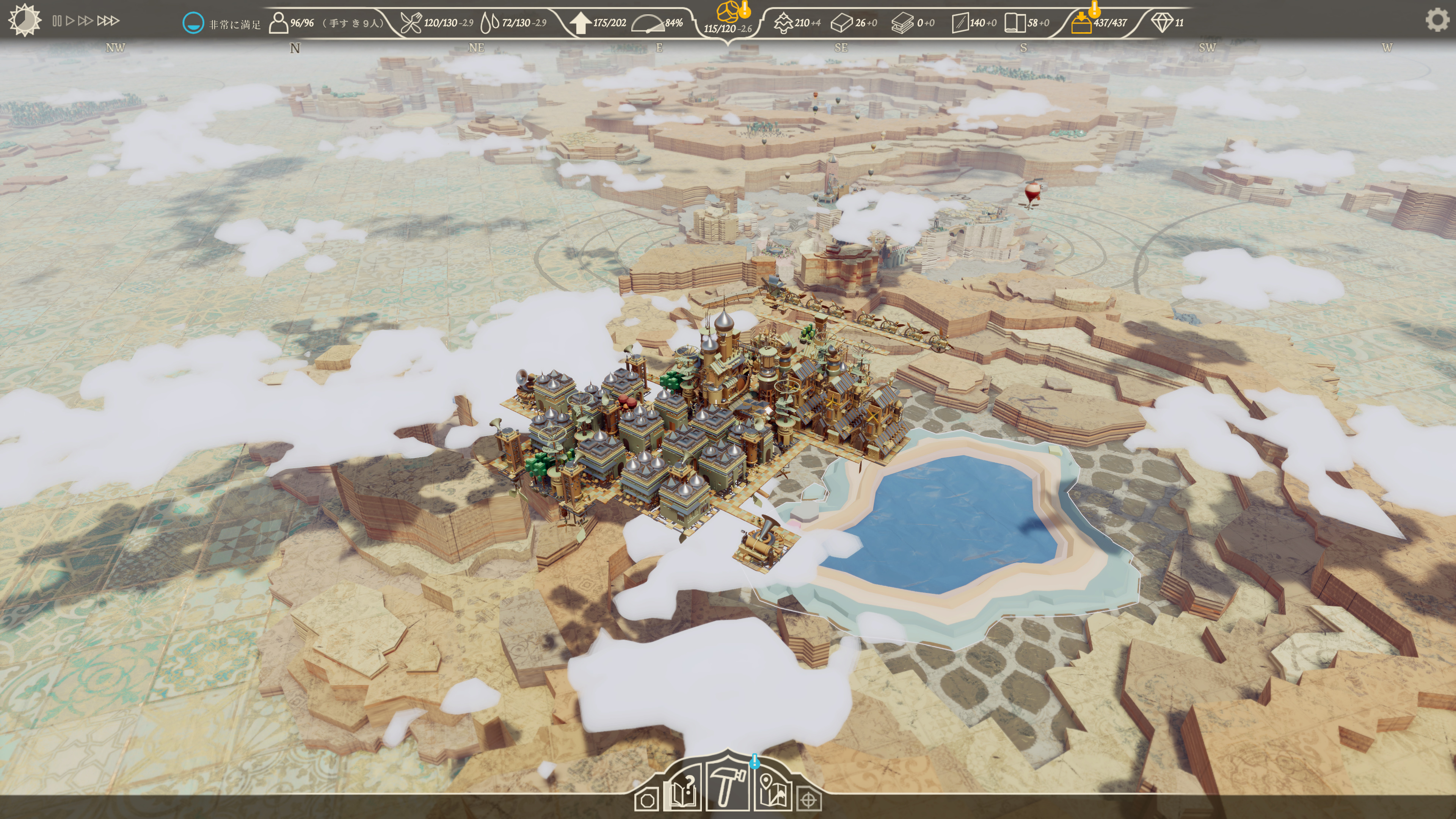Inspect the diamond gem resource icon
The width and height of the screenshot is (1456, 819).
(x=1162, y=23)
